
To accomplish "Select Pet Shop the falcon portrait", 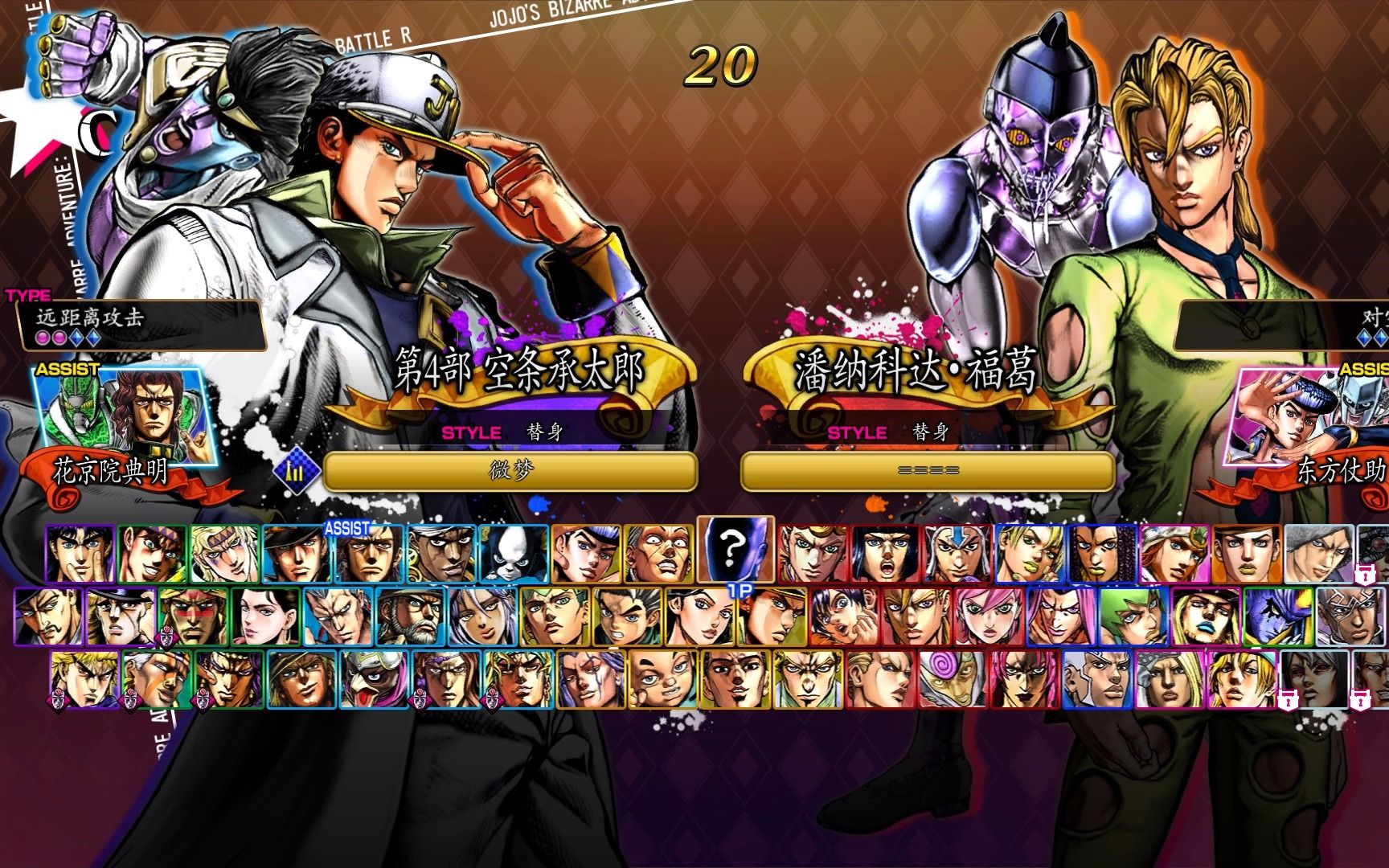I will coord(374,680).
